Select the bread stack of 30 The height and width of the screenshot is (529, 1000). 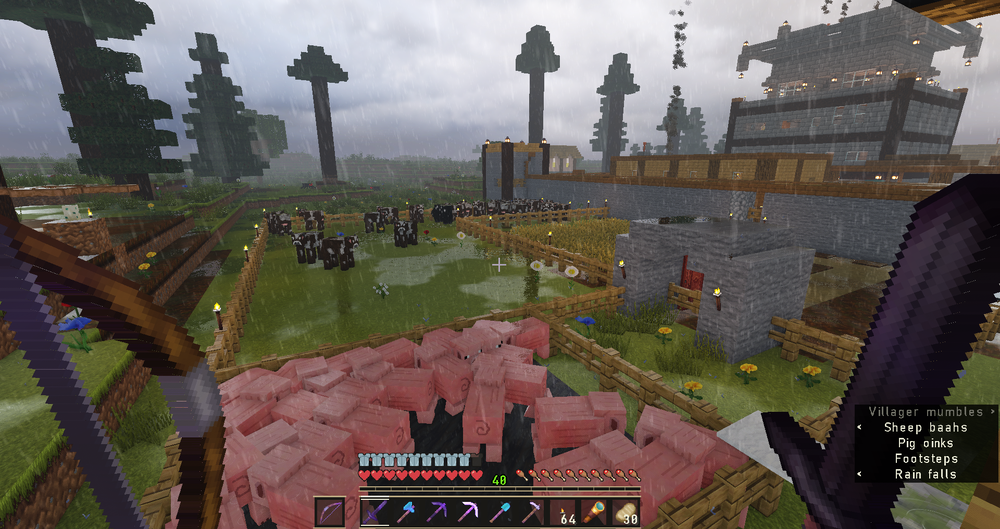coord(627,512)
